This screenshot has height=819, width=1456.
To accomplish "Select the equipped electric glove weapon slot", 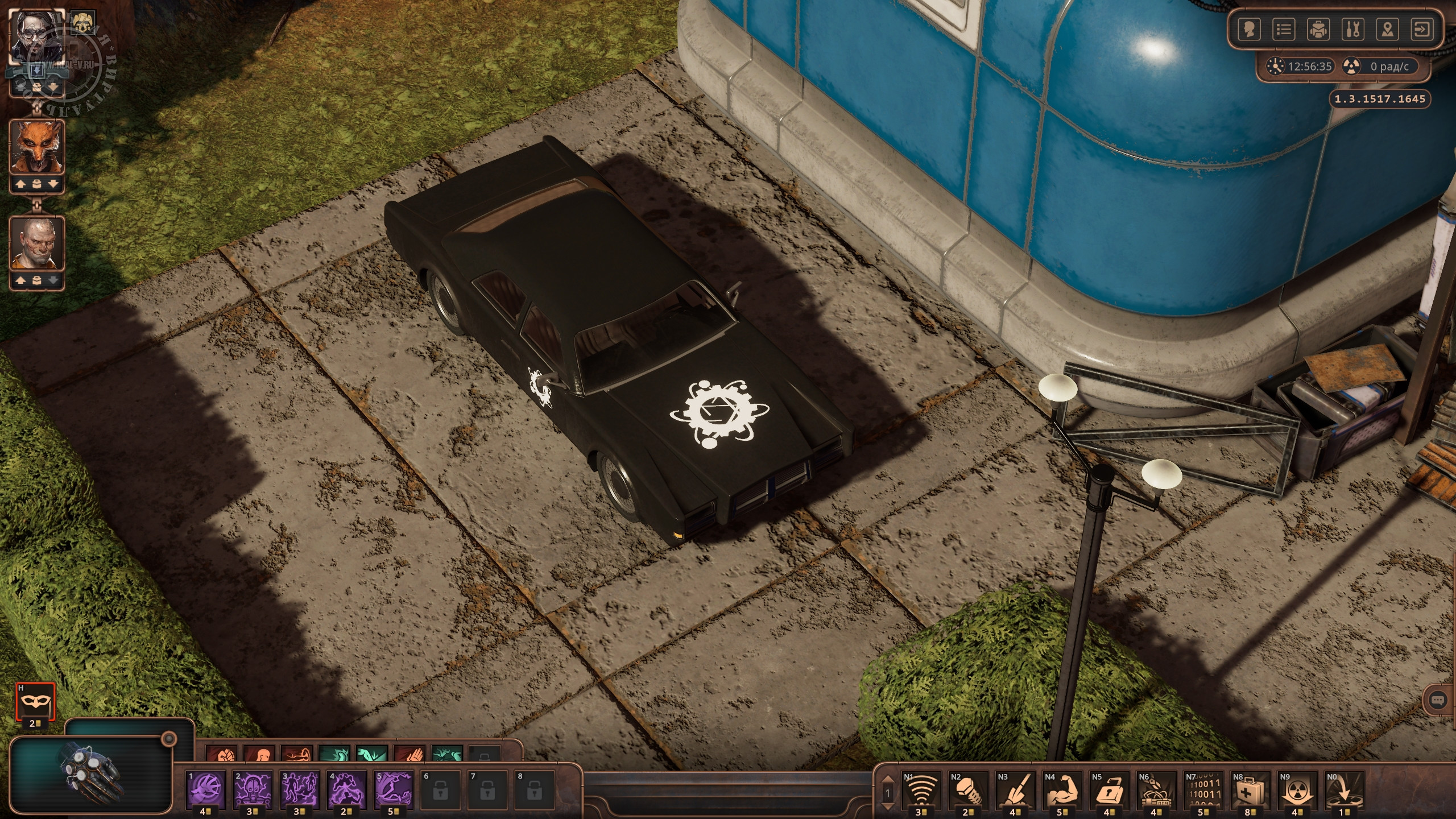I will [x=91, y=773].
